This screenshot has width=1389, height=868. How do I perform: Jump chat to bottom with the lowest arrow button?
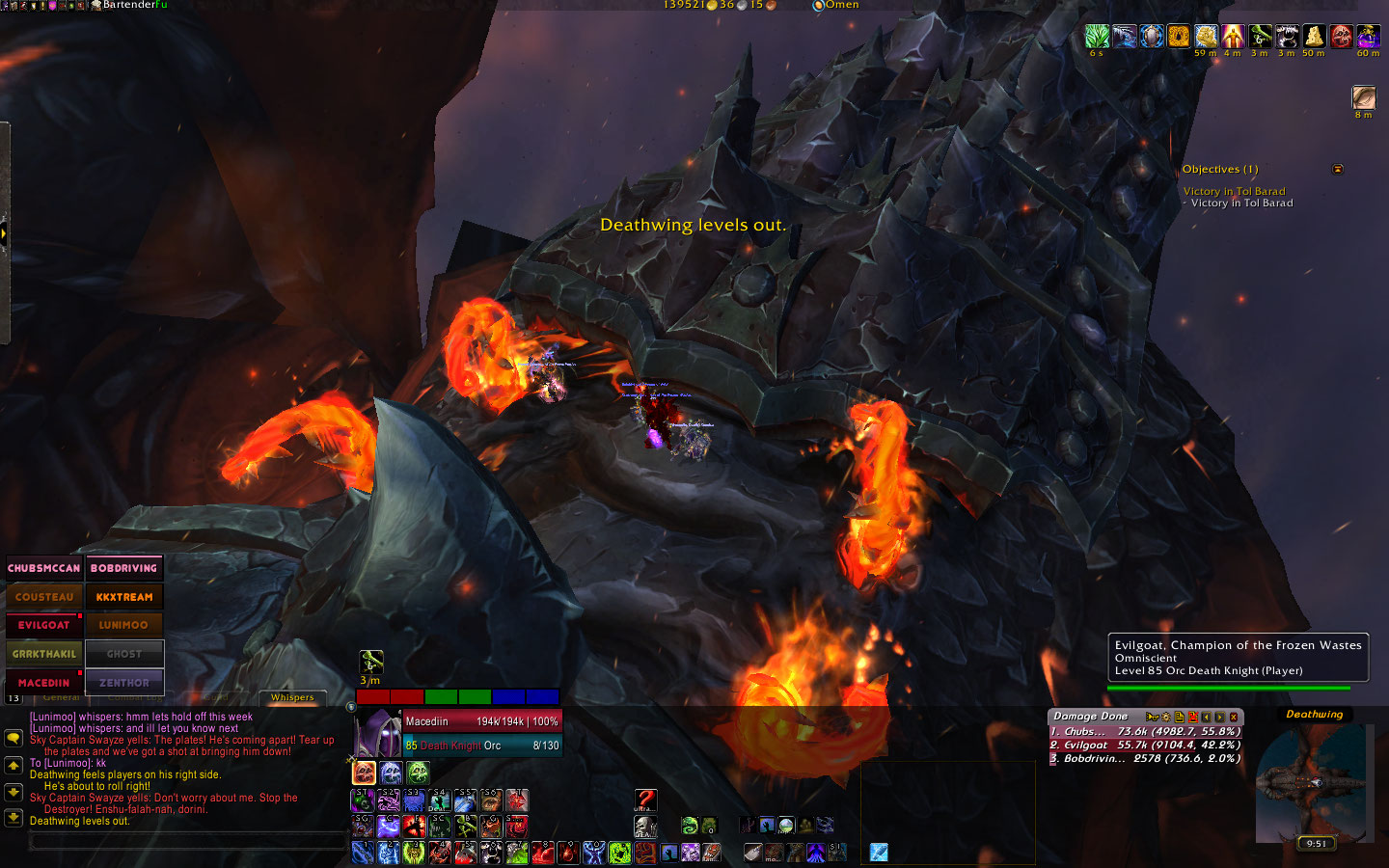coord(14,818)
